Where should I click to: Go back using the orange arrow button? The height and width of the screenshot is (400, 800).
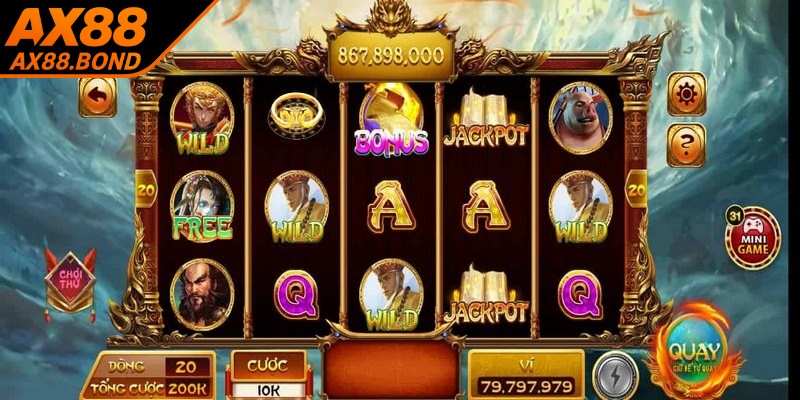[x=98, y=97]
